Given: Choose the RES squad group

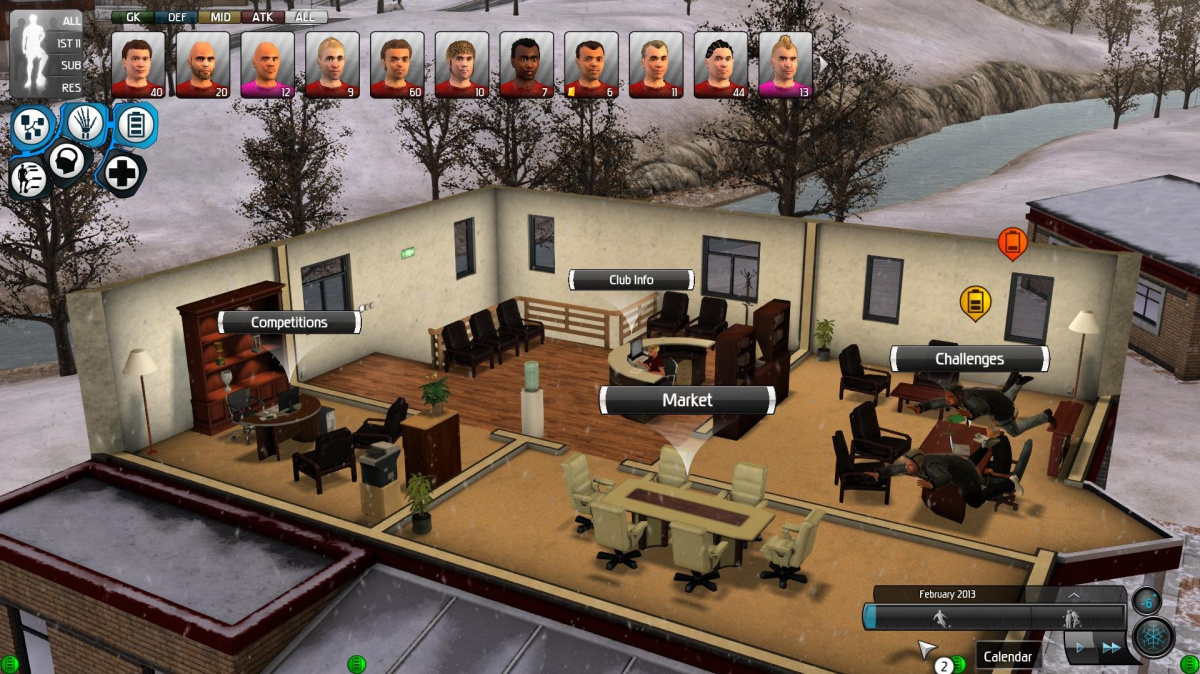Looking at the screenshot, I should [70, 88].
